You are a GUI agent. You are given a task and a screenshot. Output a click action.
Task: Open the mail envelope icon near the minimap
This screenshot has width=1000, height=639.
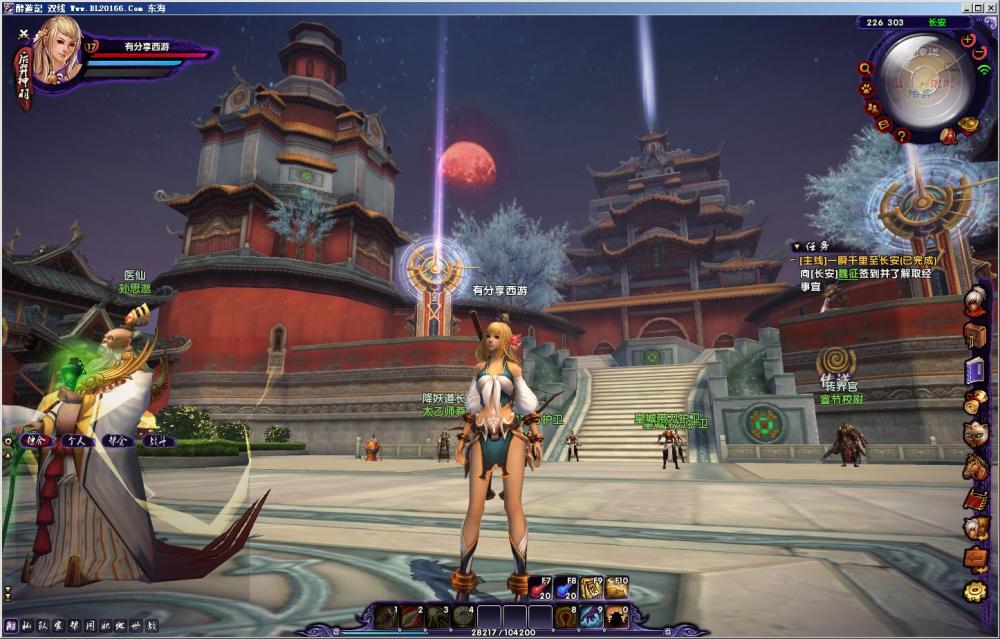[x=883, y=124]
